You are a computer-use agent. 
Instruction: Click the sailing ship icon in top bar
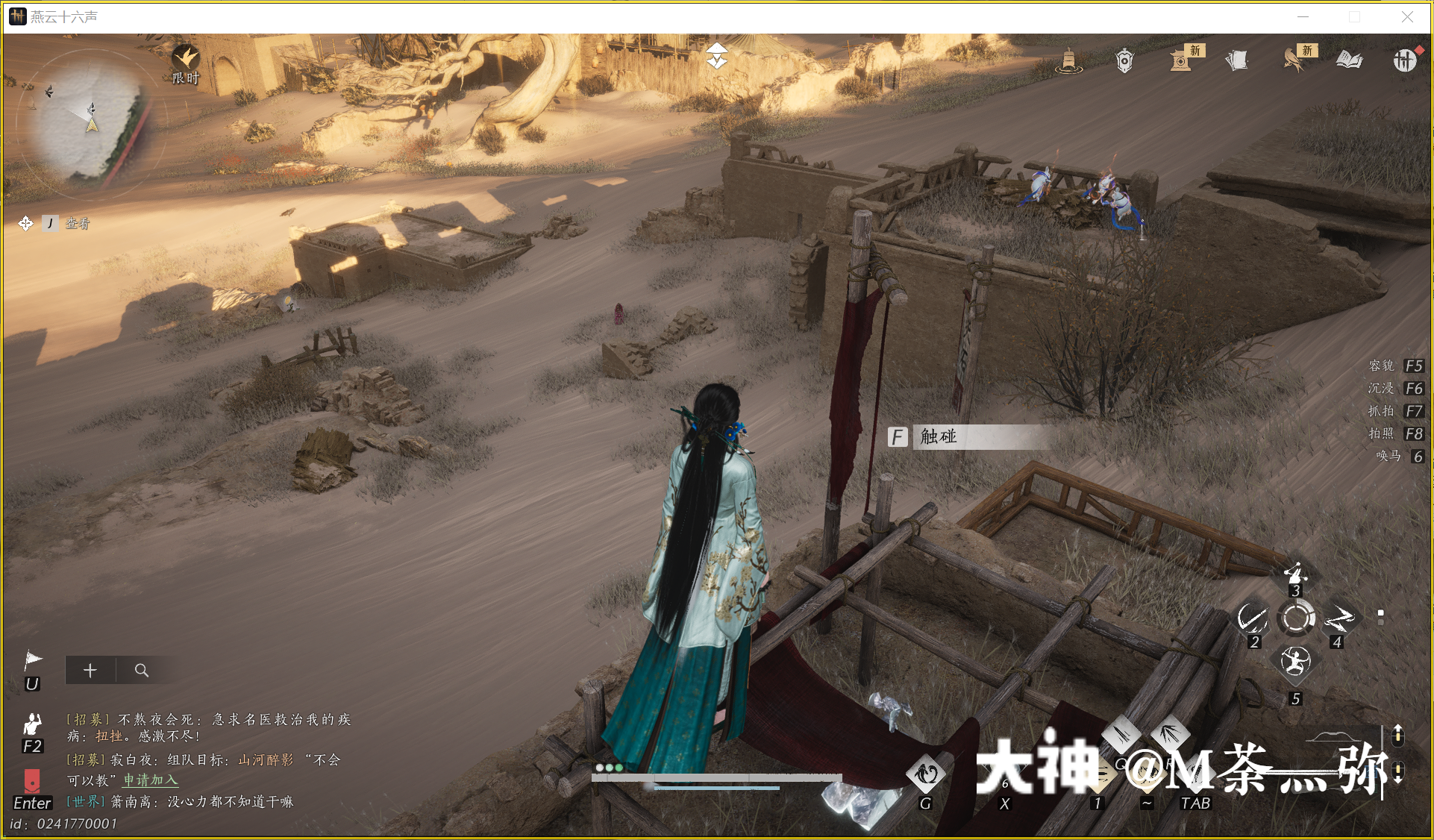pyautogui.click(x=1068, y=60)
